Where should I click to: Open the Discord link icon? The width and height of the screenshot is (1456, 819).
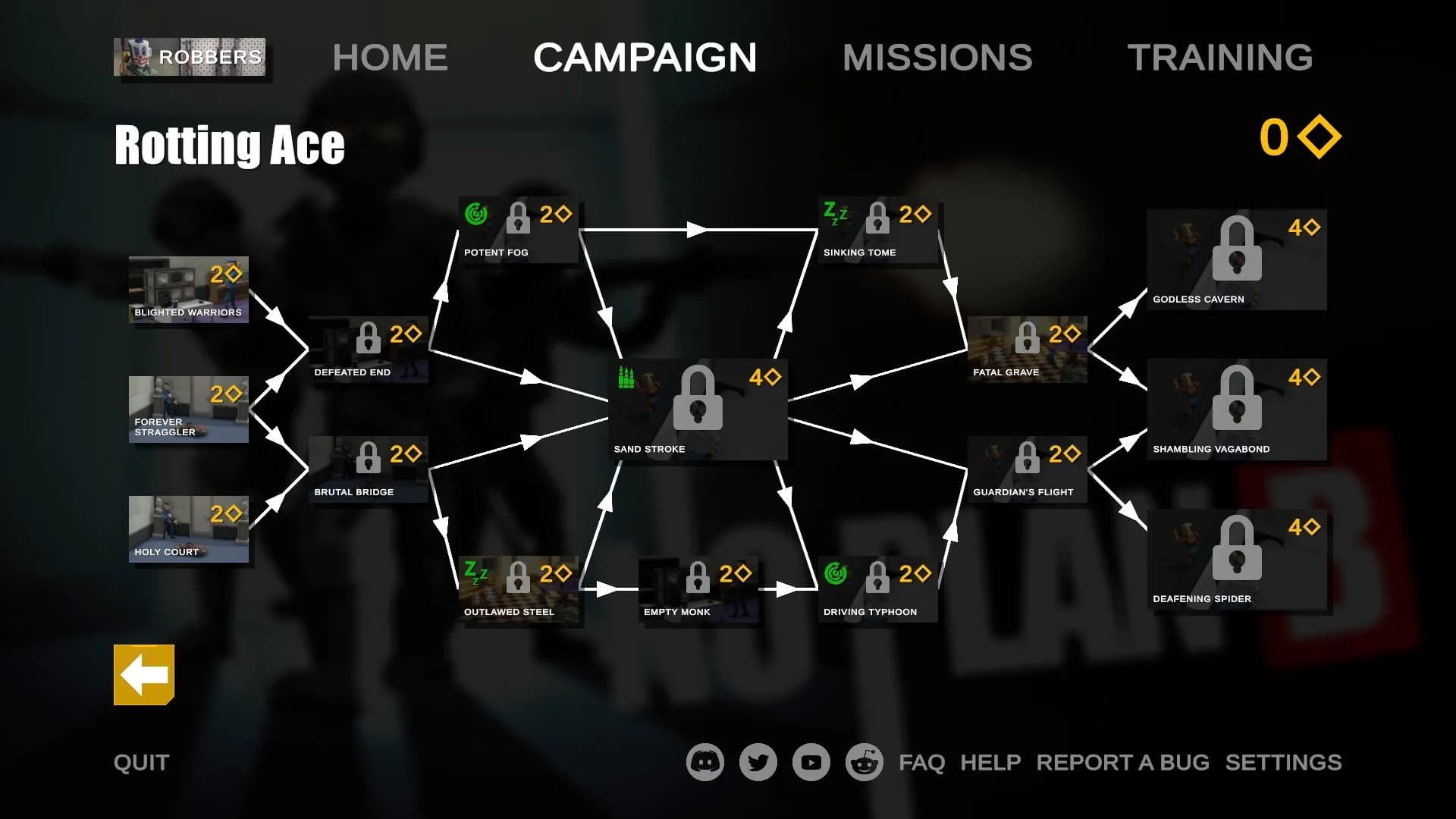coord(705,762)
